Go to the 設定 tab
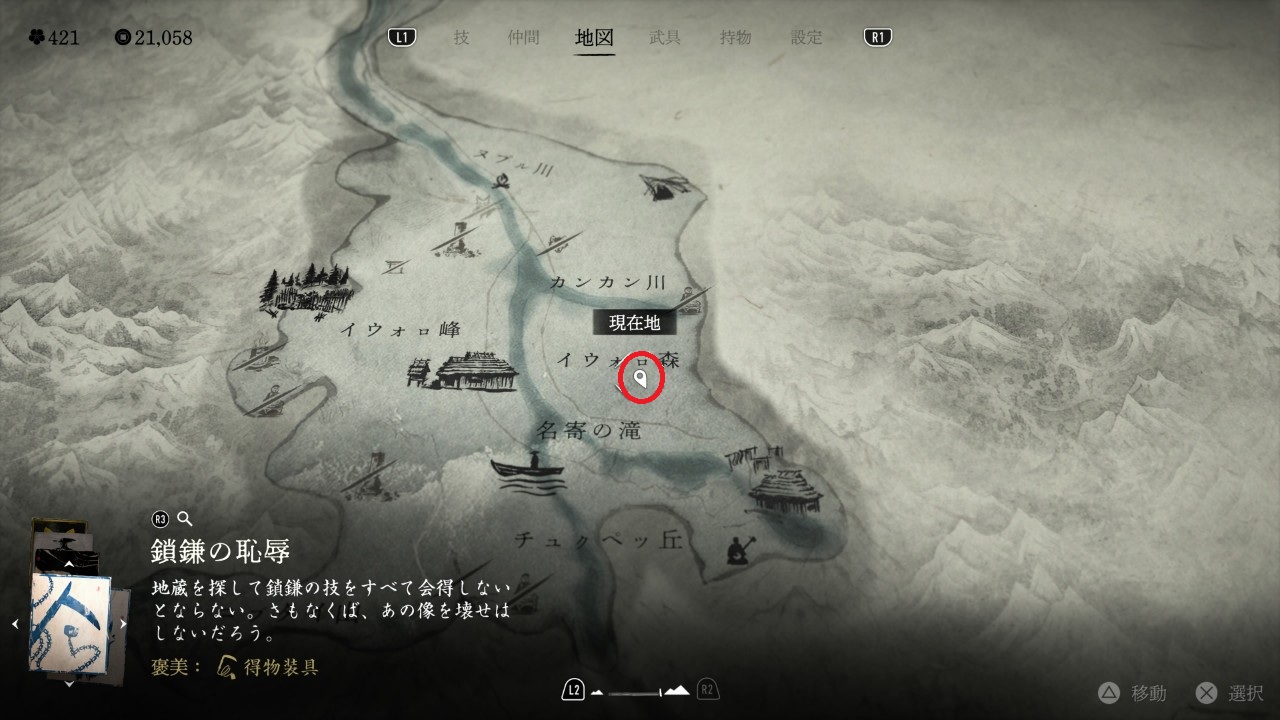The height and width of the screenshot is (720, 1280). [807, 38]
